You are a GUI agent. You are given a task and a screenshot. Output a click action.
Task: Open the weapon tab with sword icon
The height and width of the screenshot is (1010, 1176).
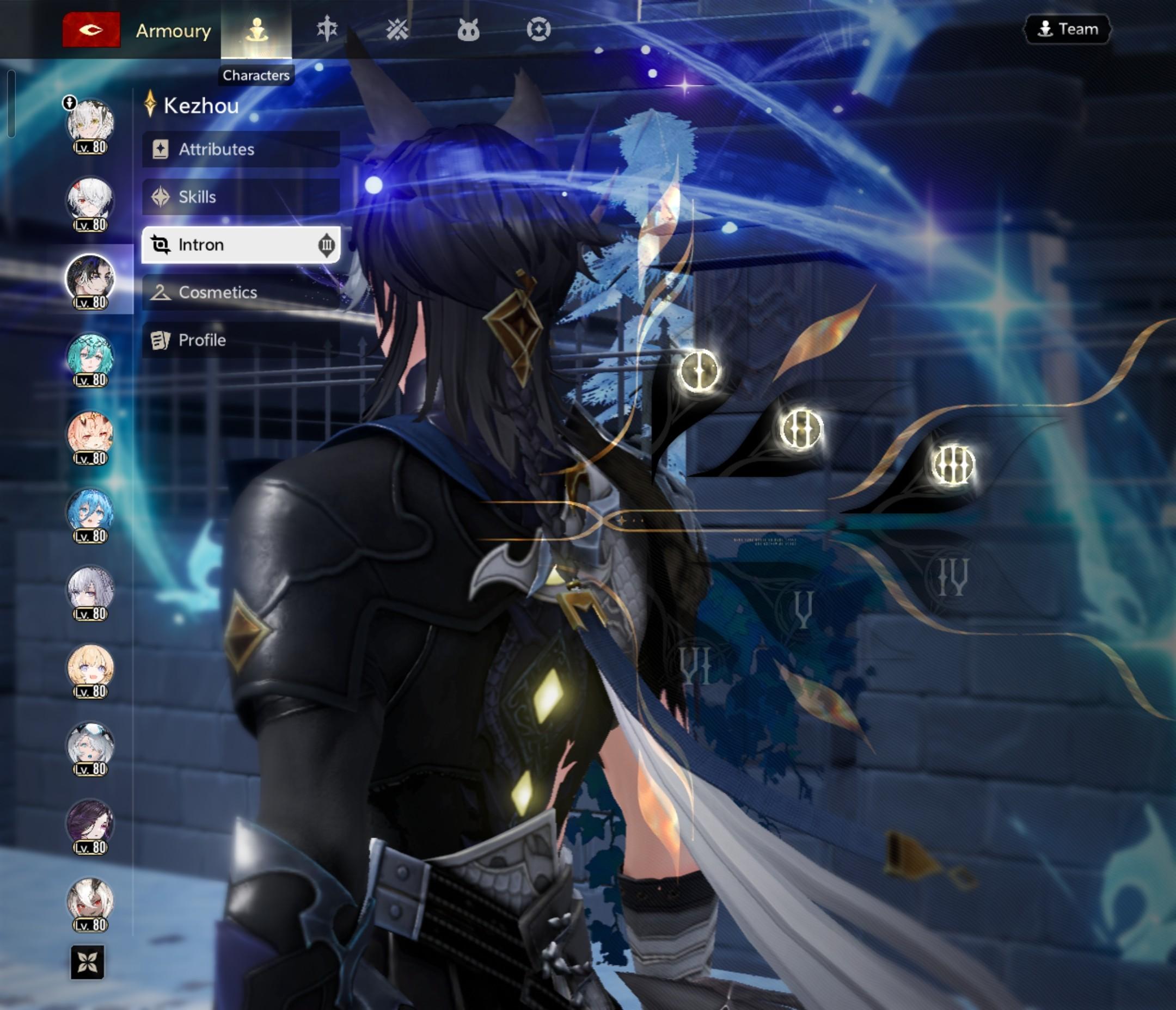click(327, 29)
